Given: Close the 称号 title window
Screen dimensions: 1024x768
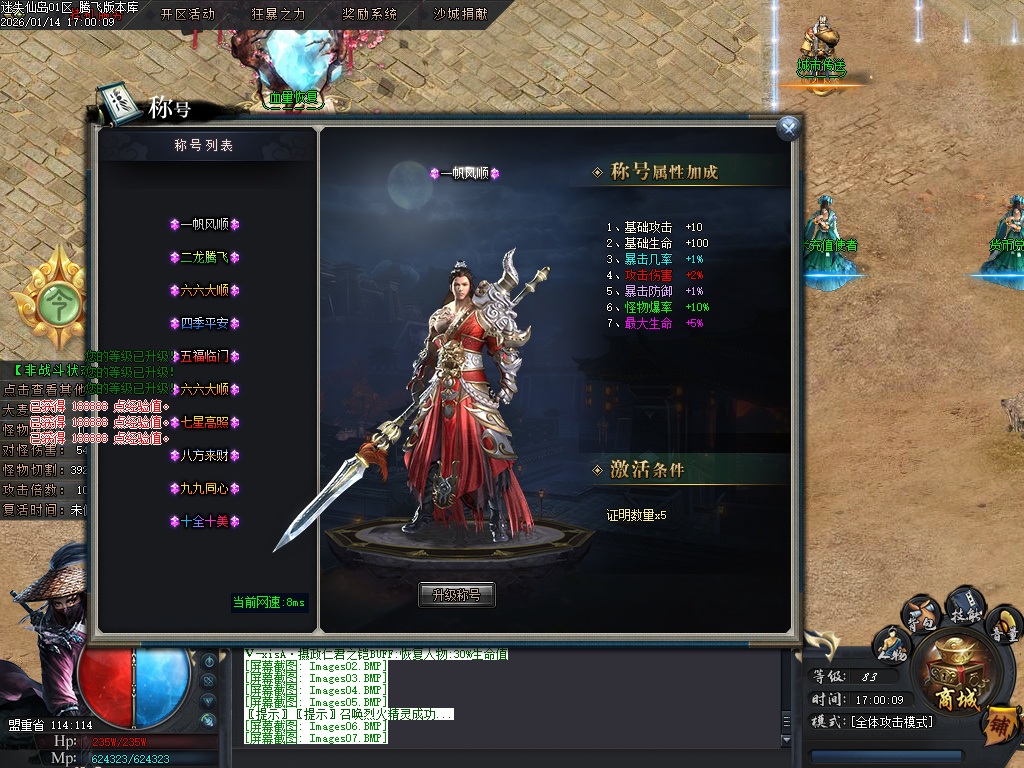Looking at the screenshot, I should (789, 127).
